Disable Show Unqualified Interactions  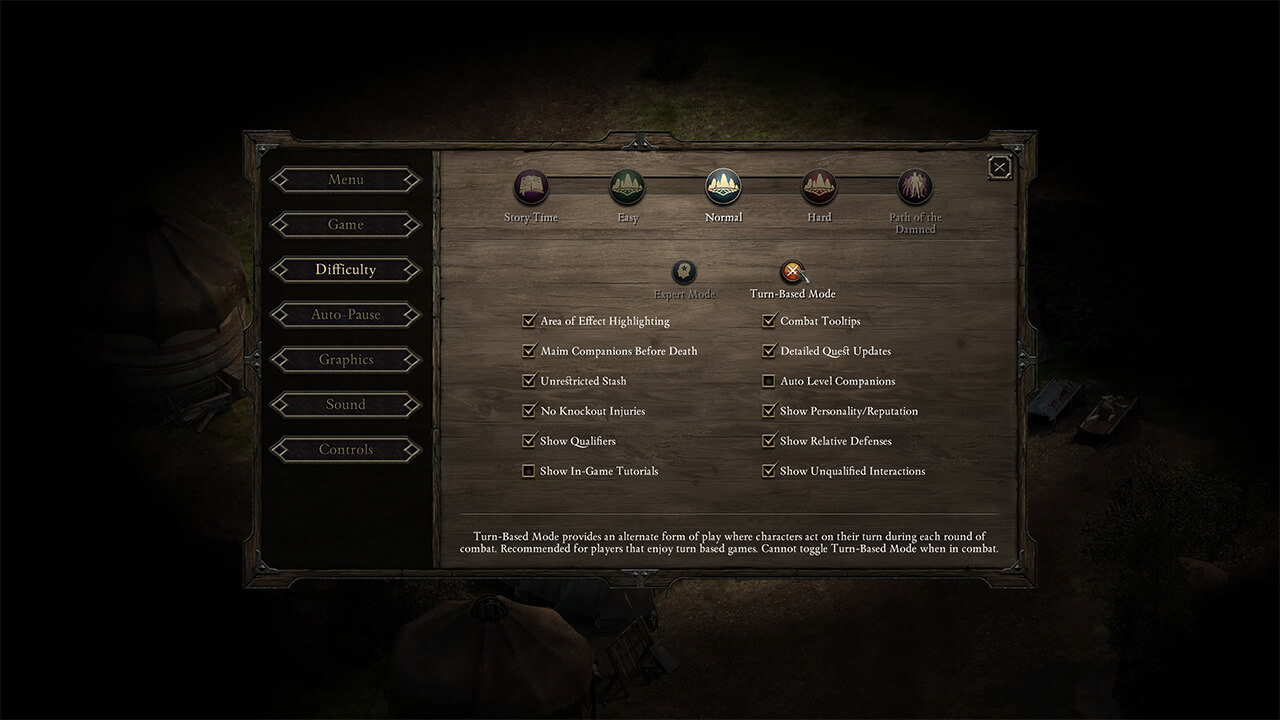[770, 470]
